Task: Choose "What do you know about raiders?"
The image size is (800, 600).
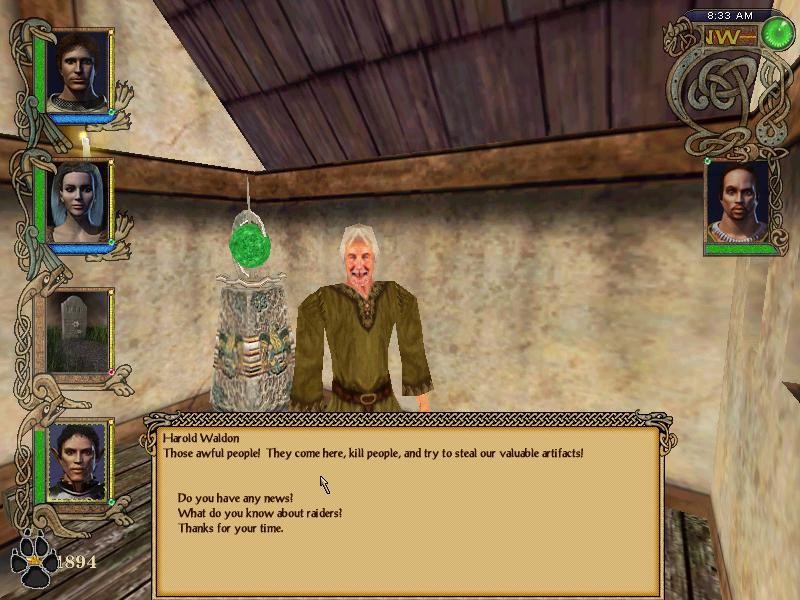Action: [260, 513]
